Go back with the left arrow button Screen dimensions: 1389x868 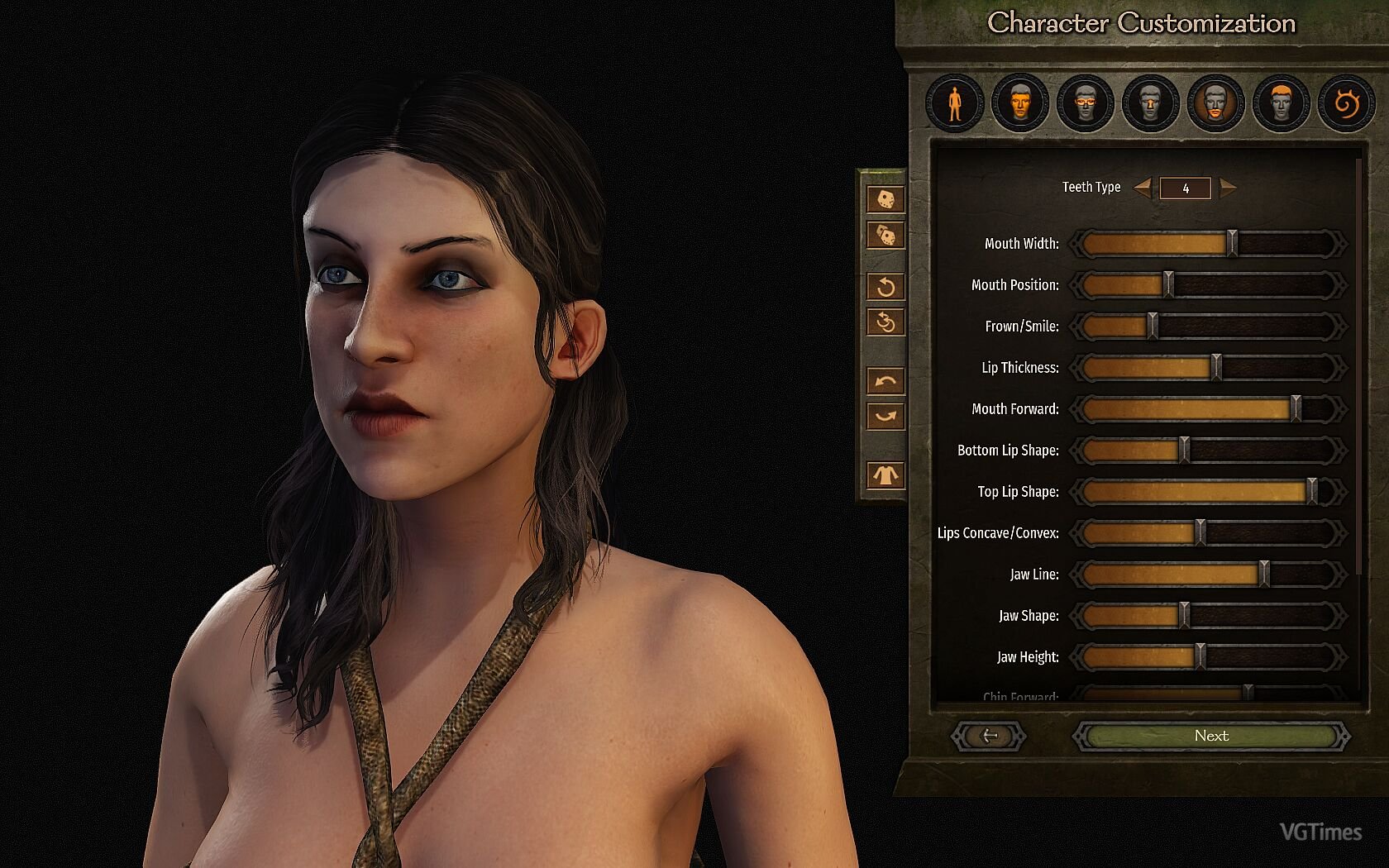click(989, 736)
